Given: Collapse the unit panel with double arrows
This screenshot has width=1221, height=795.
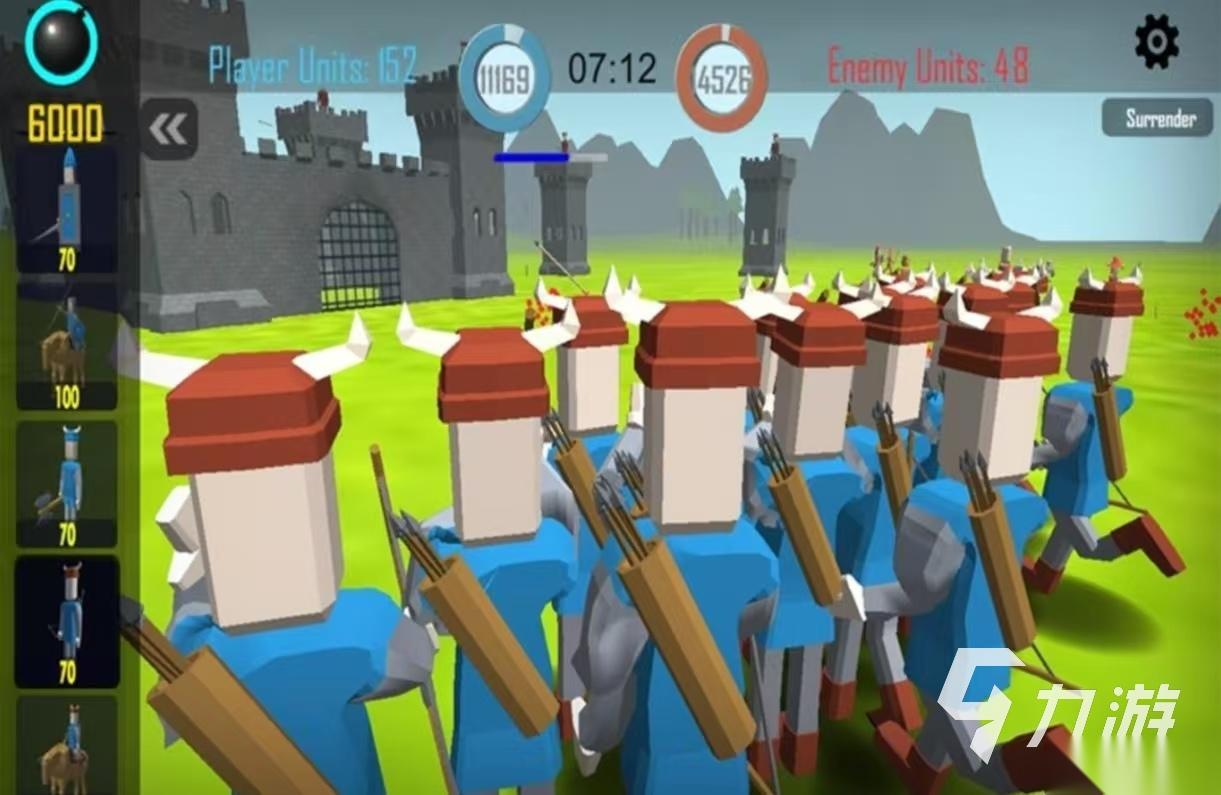Looking at the screenshot, I should tap(169, 129).
